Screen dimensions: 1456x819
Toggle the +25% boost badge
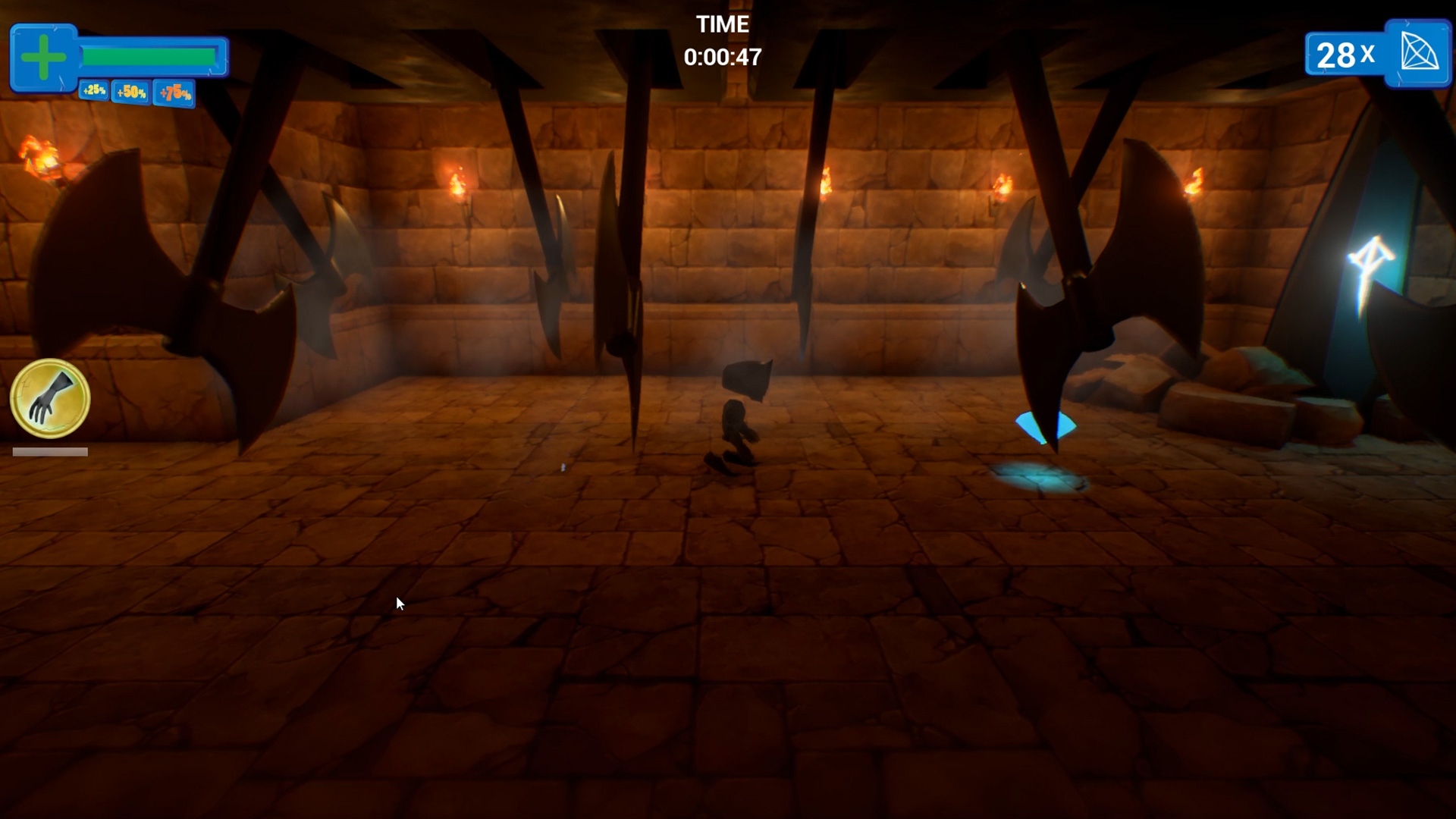click(94, 91)
